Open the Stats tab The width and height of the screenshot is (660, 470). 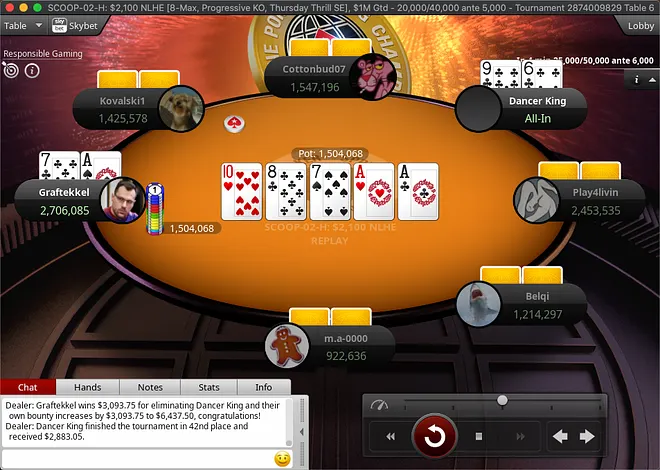209,387
